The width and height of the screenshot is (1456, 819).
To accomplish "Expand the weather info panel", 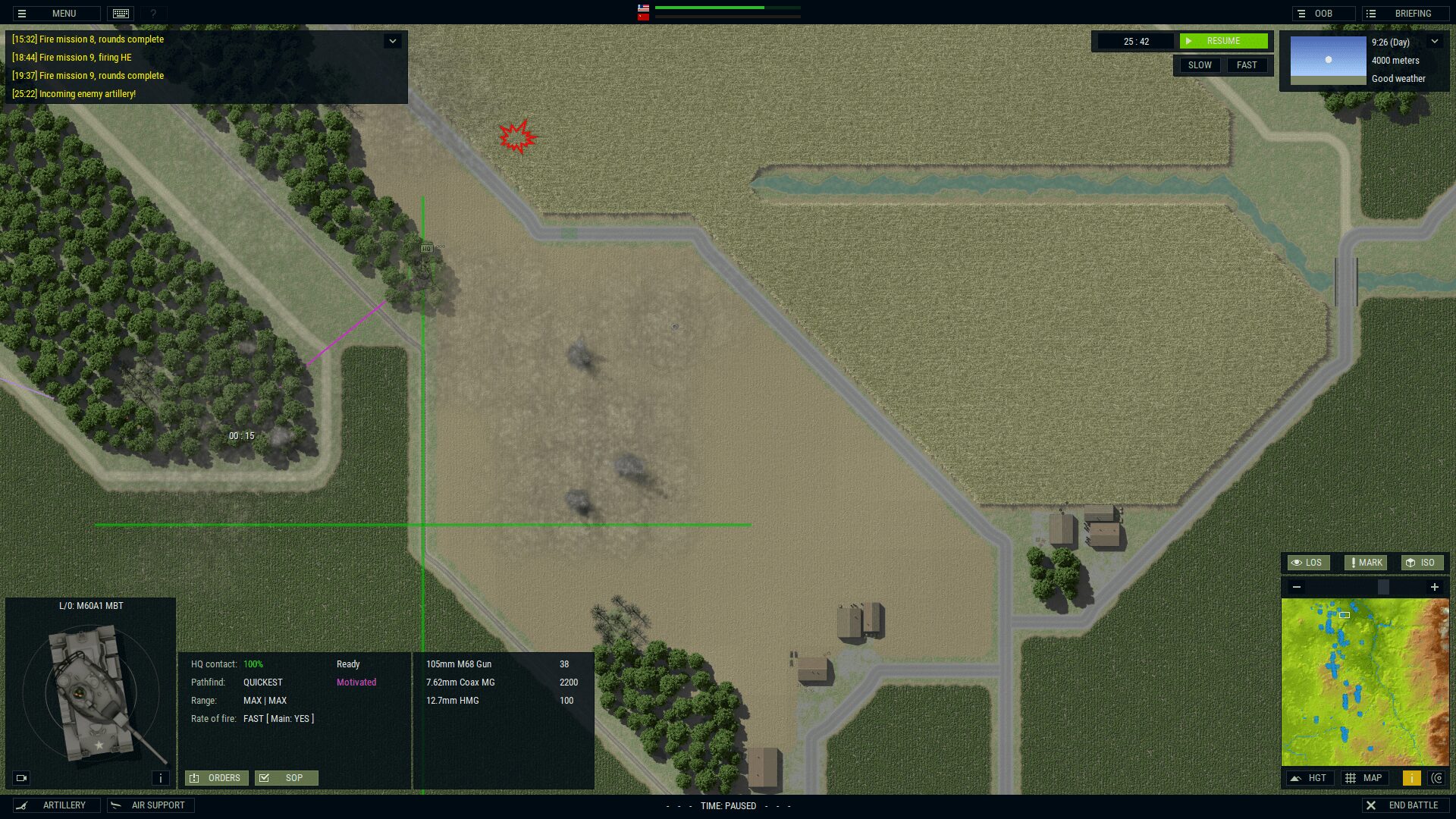I will point(1434,42).
